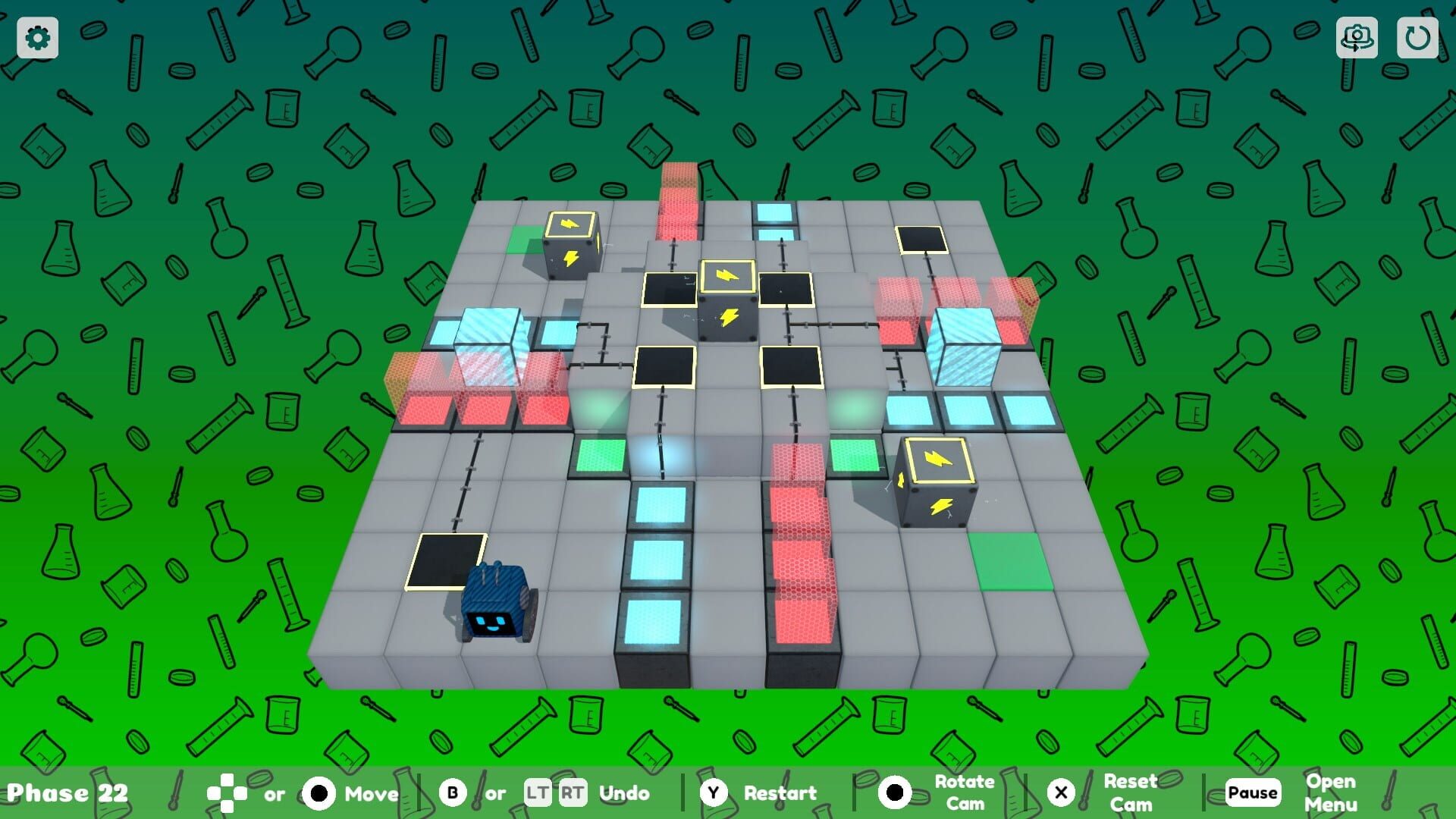This screenshot has width=1456, height=819.
Task: Open the settings gear icon
Action: [x=36, y=37]
